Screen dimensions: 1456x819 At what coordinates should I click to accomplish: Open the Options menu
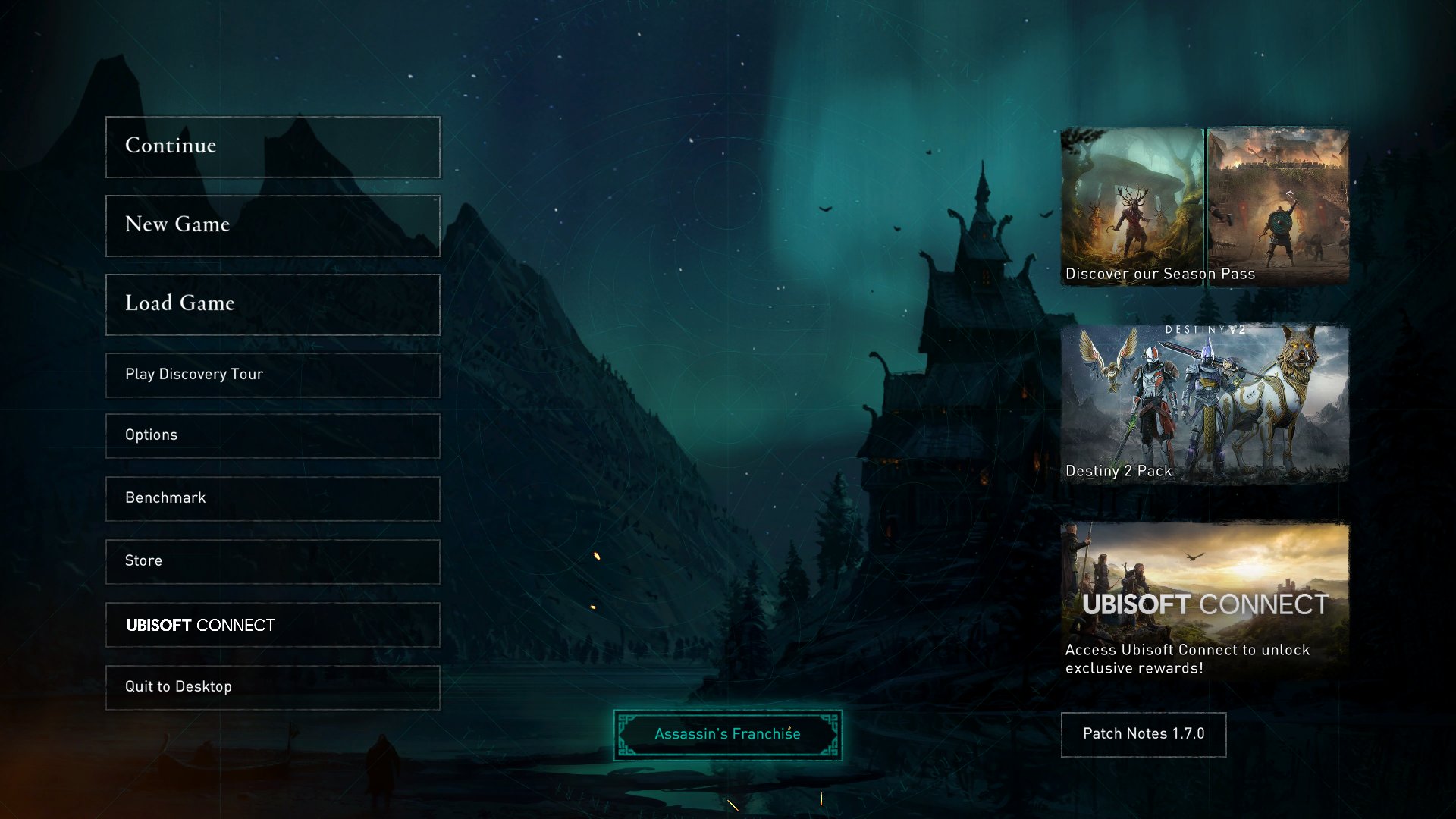click(272, 435)
